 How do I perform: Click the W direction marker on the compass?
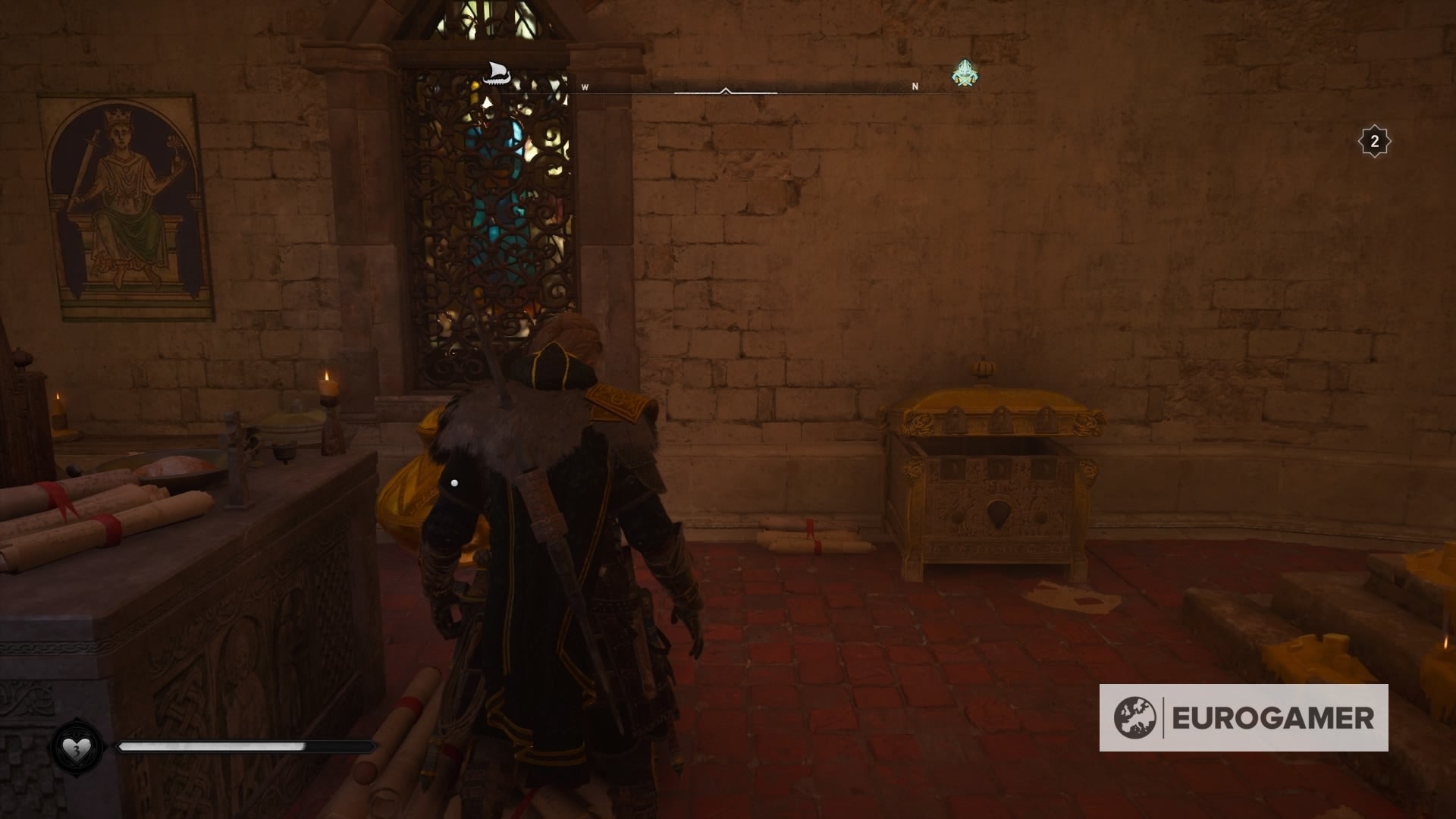click(584, 87)
